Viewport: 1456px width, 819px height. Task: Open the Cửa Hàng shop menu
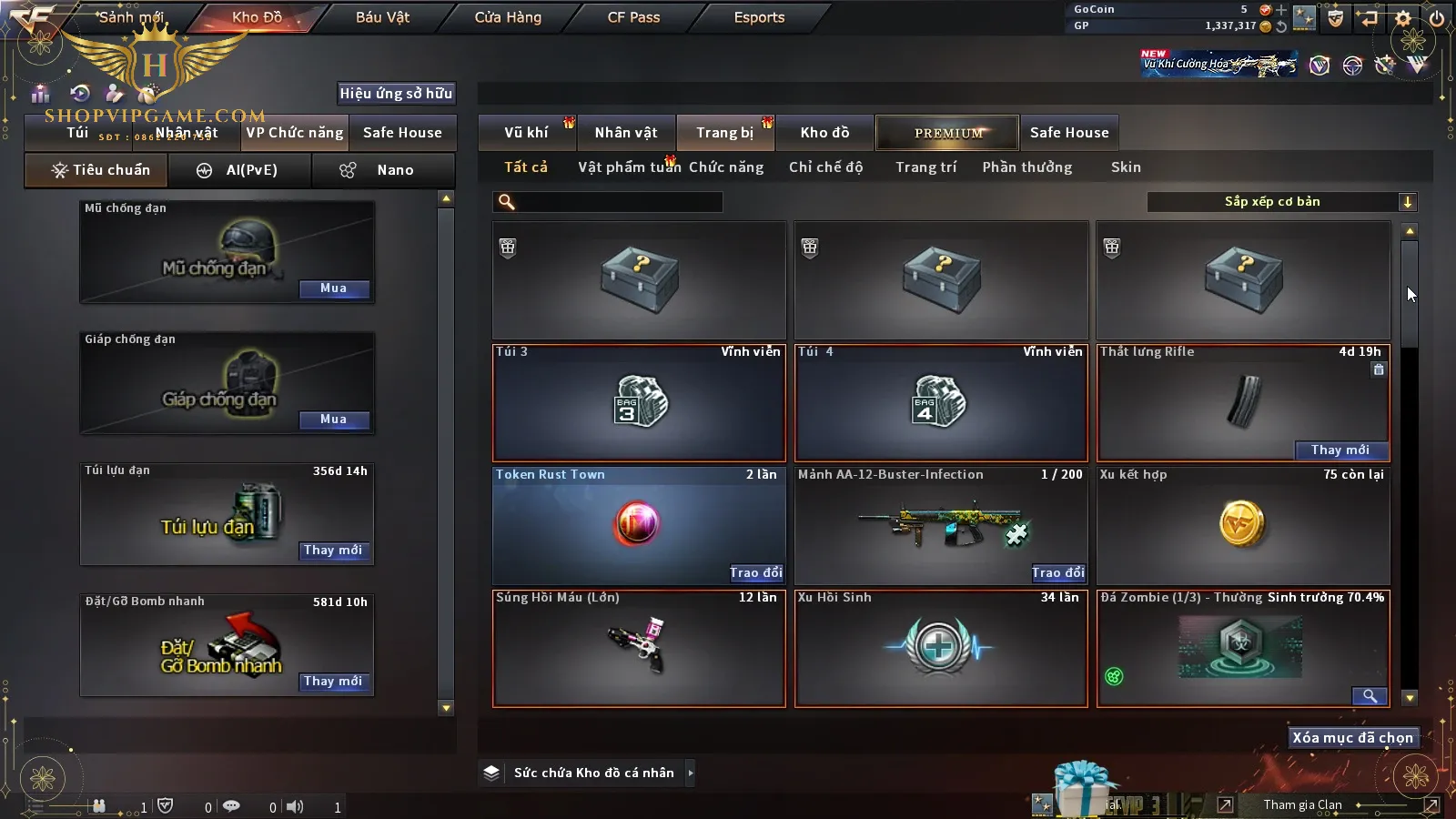tap(508, 17)
